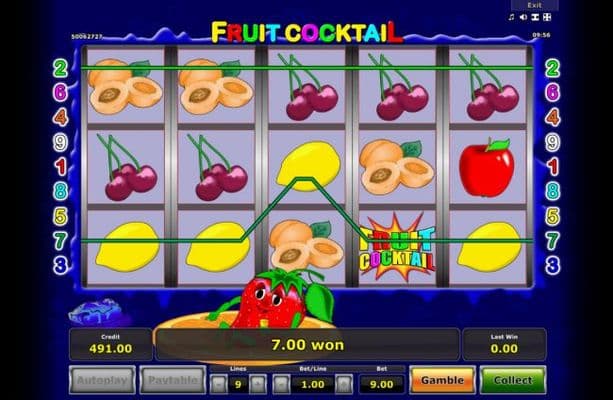Collect the winnings
Image resolution: width=613 pixels, height=400 pixels.
[x=512, y=381]
